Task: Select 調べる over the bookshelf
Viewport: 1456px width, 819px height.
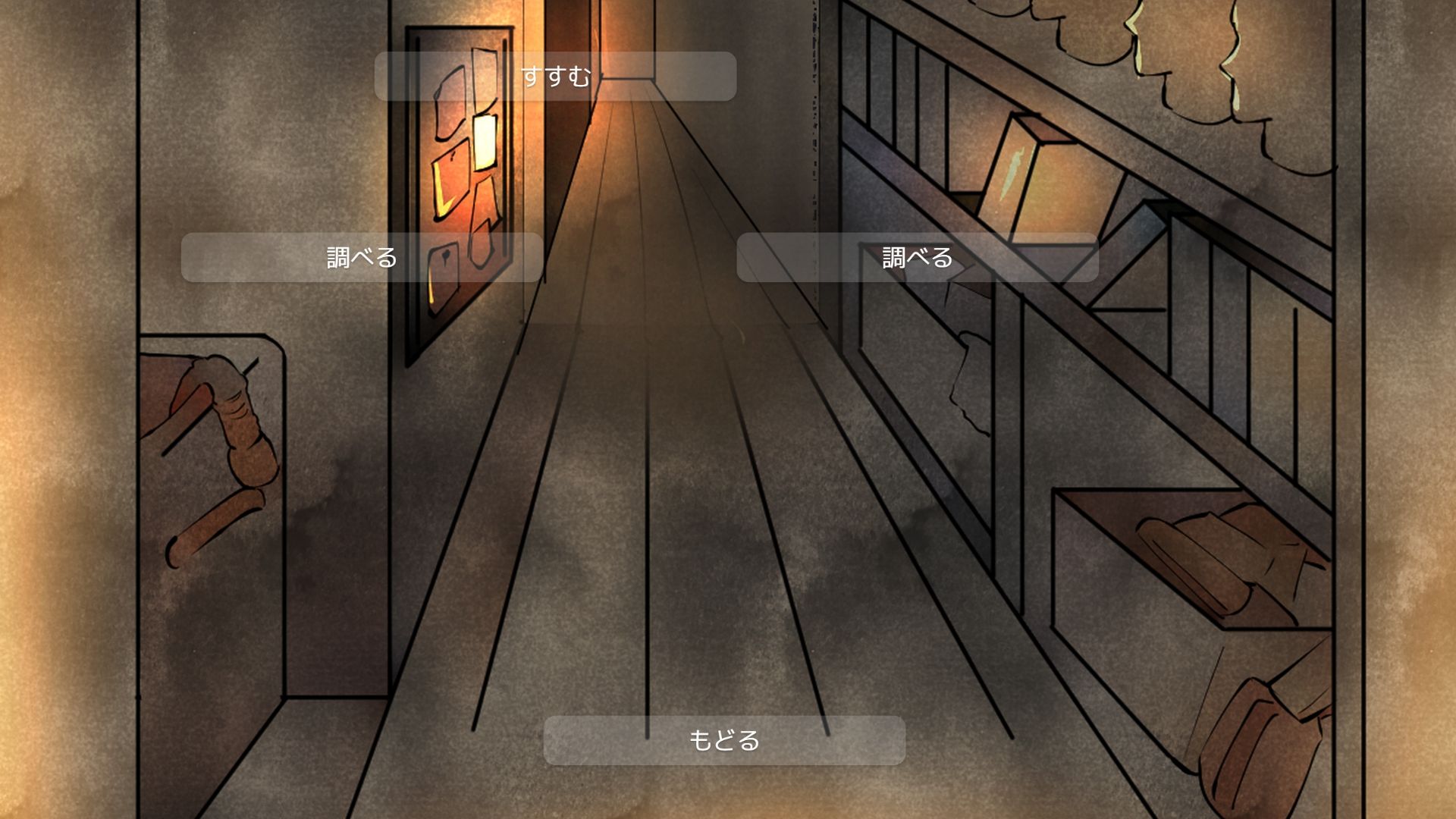Action: point(917,258)
